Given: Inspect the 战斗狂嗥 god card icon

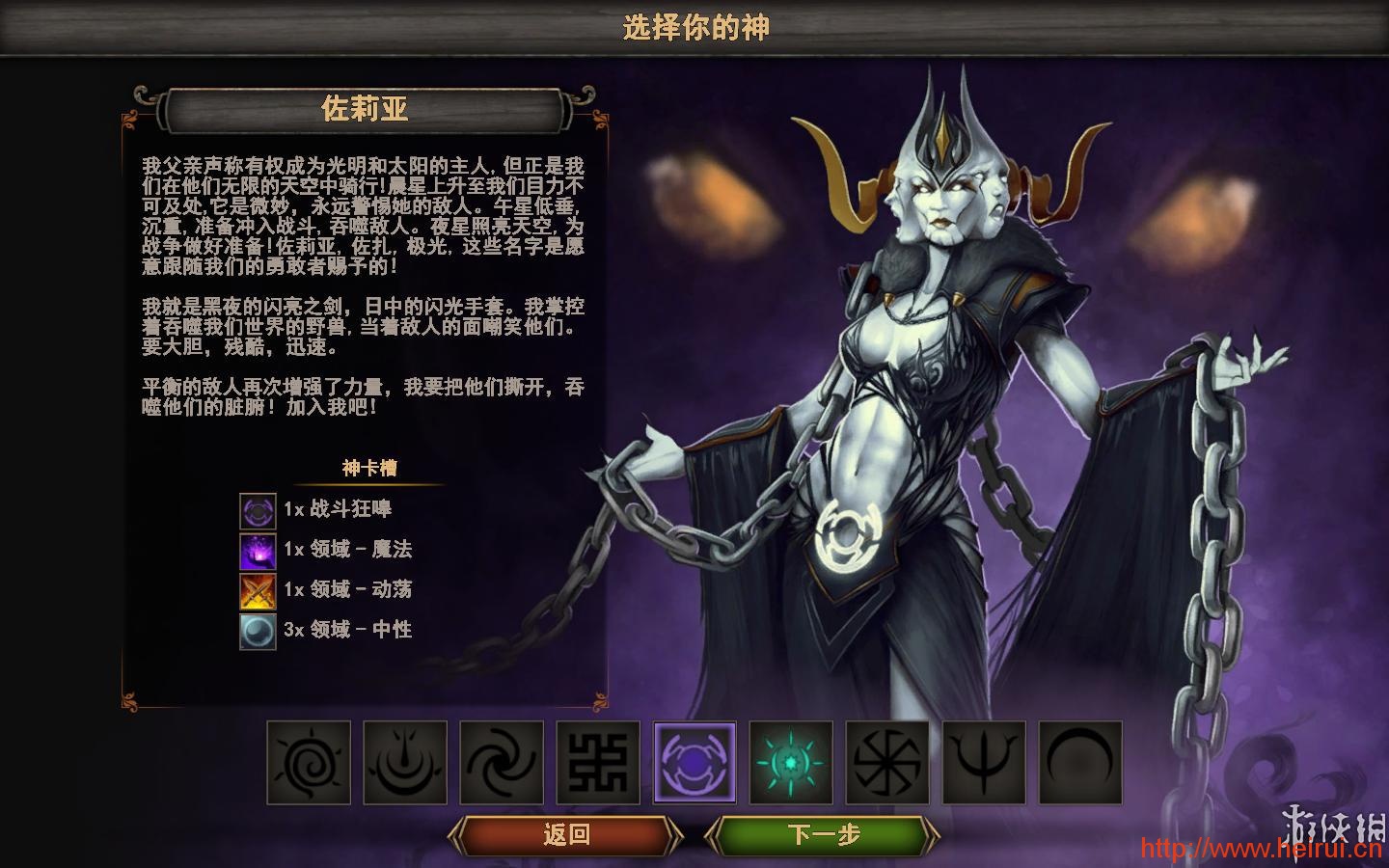Looking at the screenshot, I should click(258, 511).
